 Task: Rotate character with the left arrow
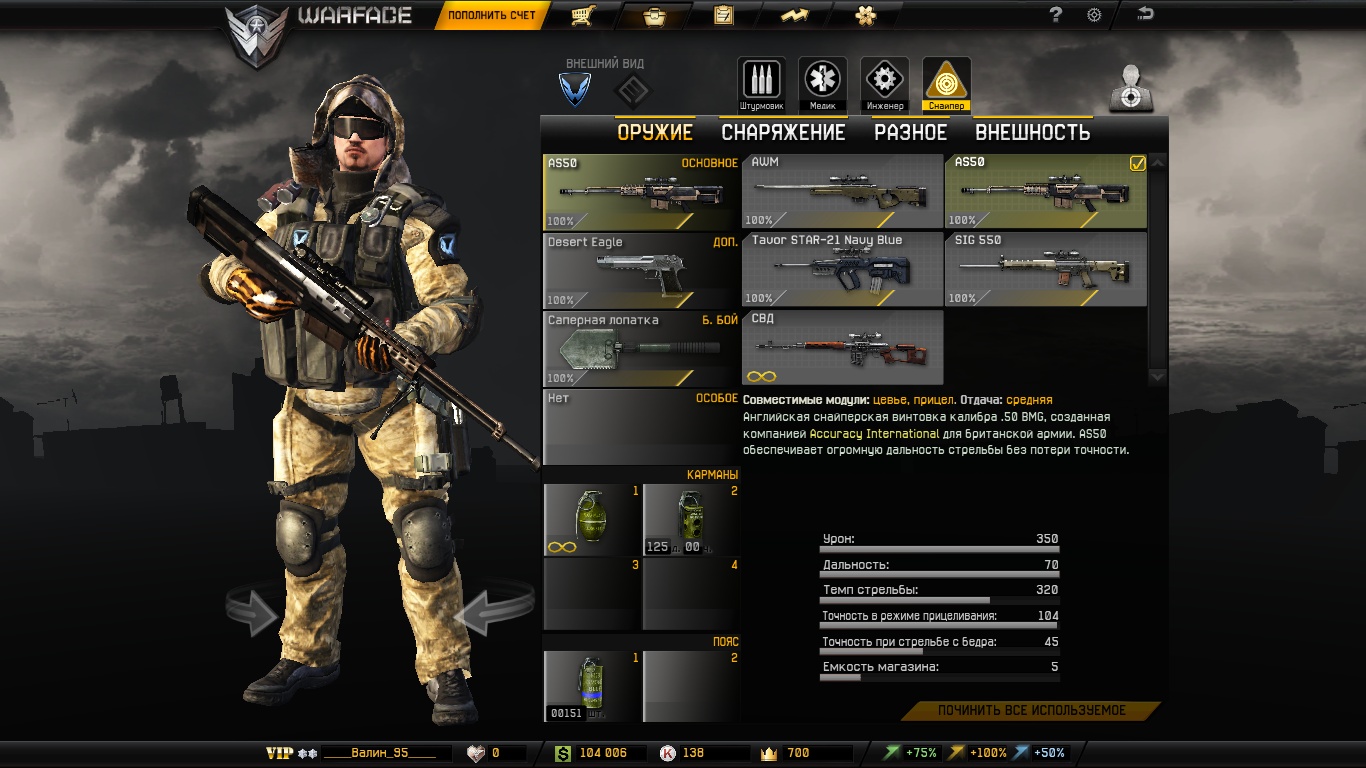[x=253, y=612]
